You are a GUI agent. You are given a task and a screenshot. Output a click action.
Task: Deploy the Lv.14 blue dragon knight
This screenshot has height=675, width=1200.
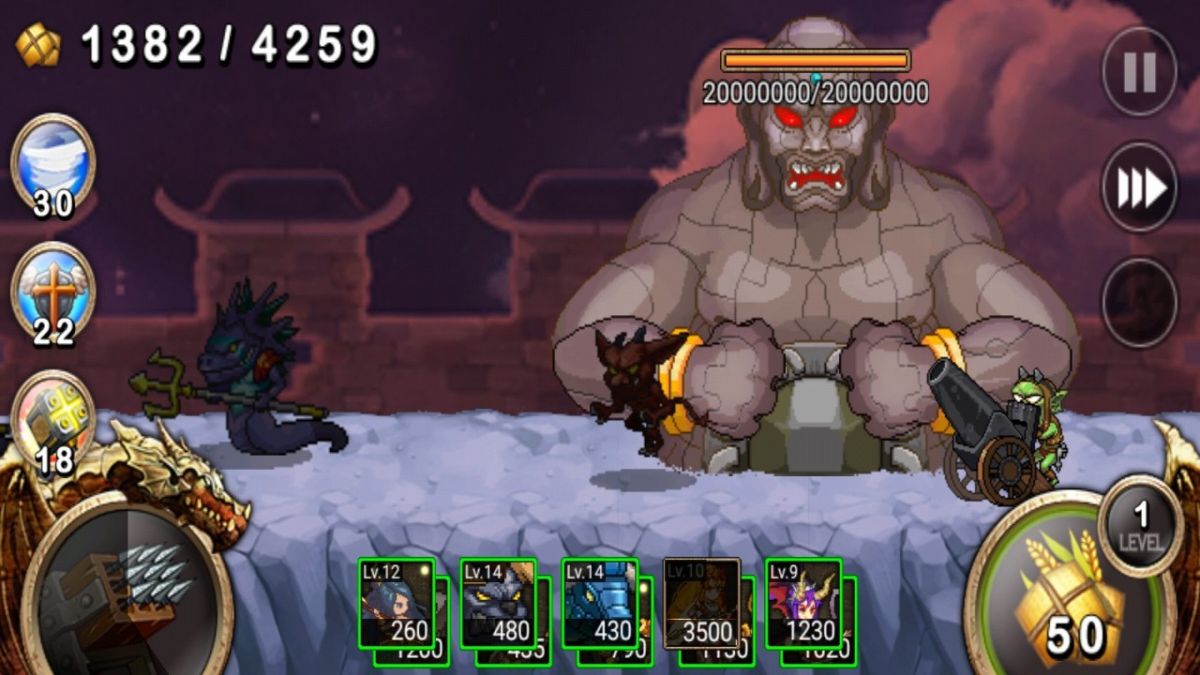pos(600,603)
